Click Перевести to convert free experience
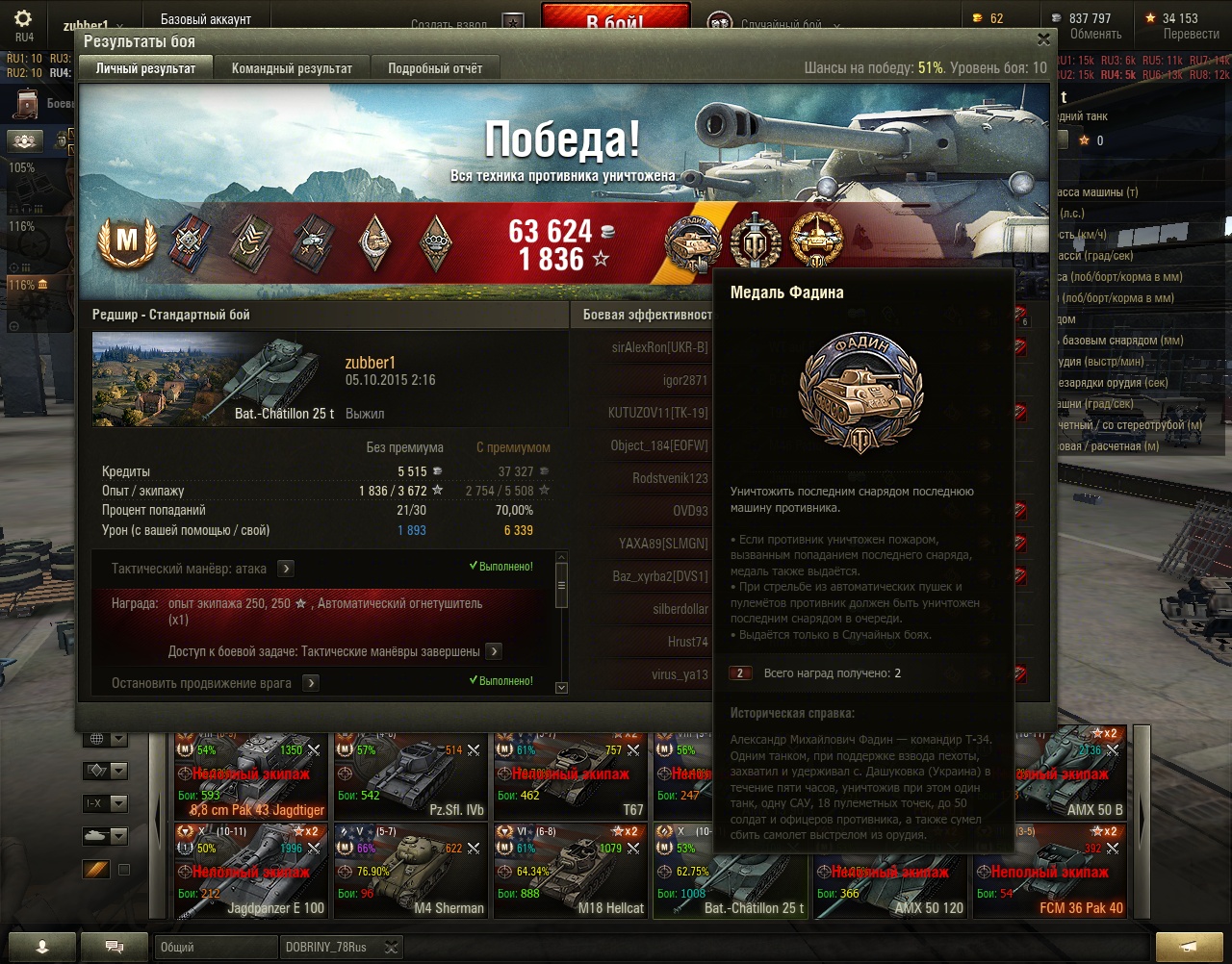The height and width of the screenshot is (964, 1232). (1191, 34)
